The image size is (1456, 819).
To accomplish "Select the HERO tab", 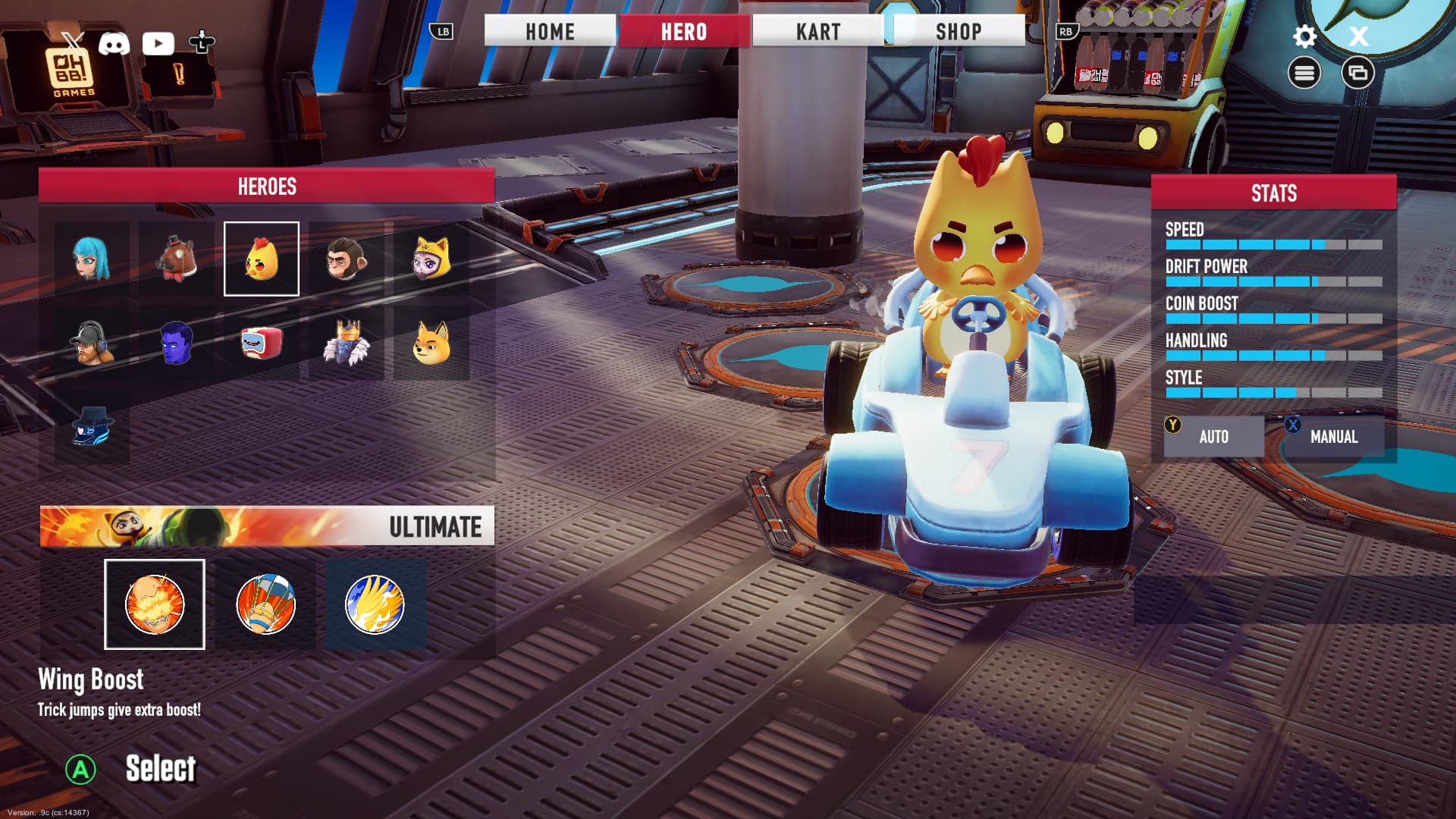I will coord(684,32).
